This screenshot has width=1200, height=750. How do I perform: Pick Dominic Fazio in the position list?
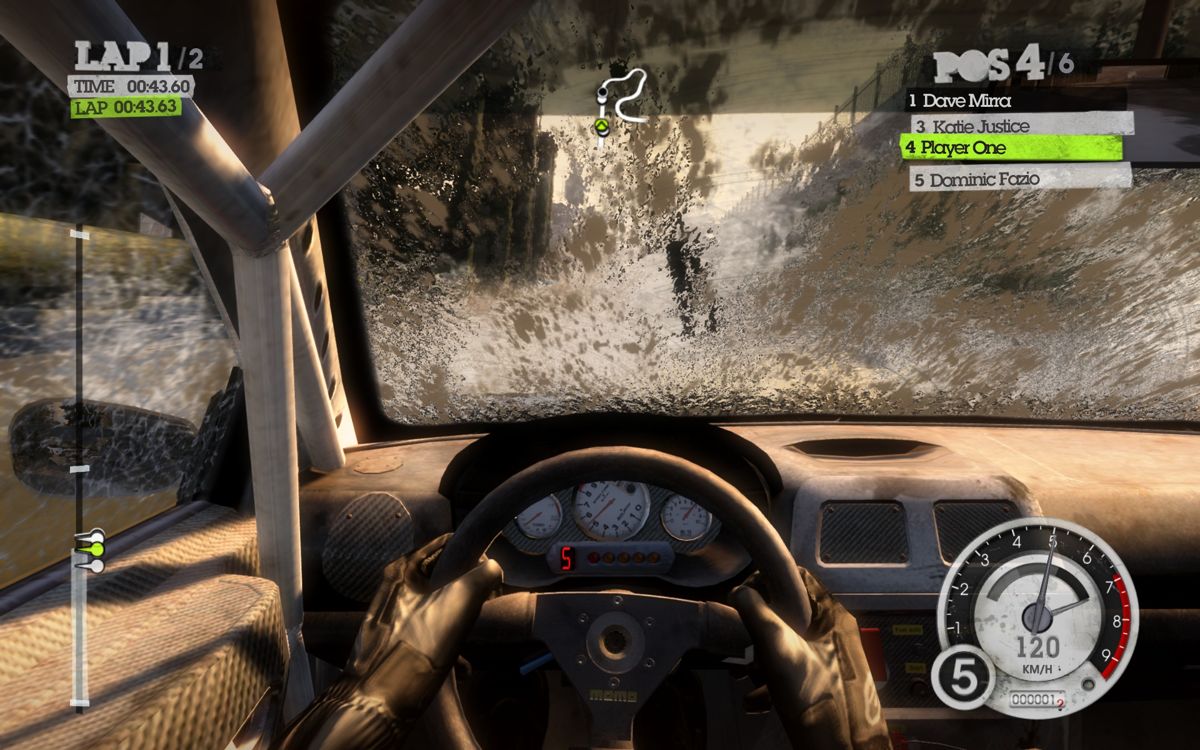(x=1020, y=180)
